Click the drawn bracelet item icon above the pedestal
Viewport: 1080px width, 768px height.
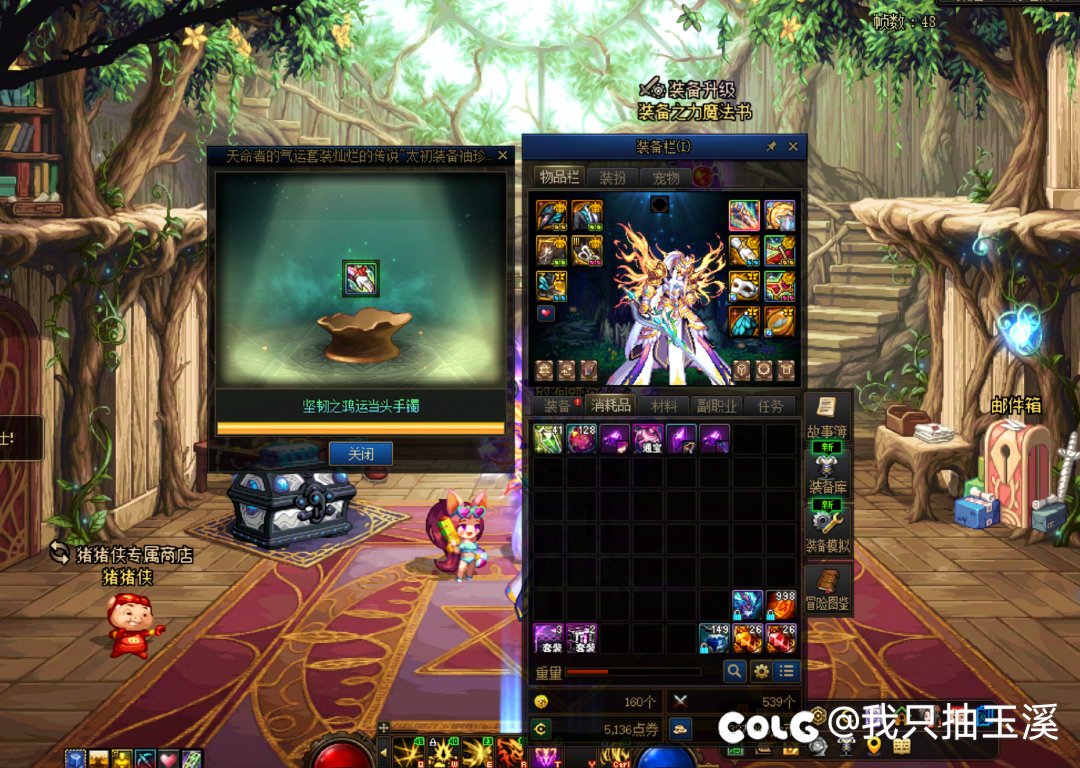click(x=360, y=278)
